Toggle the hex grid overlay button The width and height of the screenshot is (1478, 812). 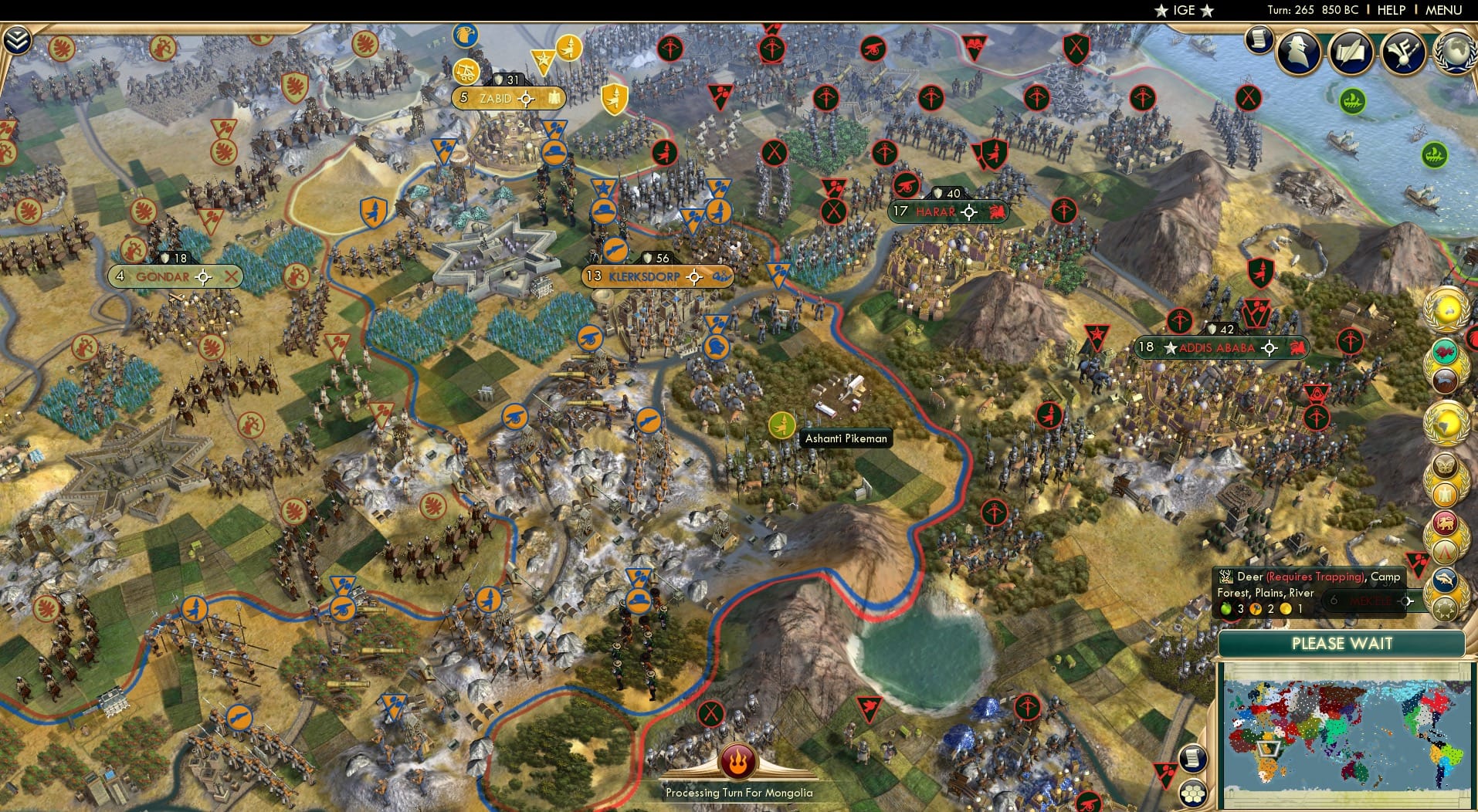pyautogui.click(x=1195, y=793)
